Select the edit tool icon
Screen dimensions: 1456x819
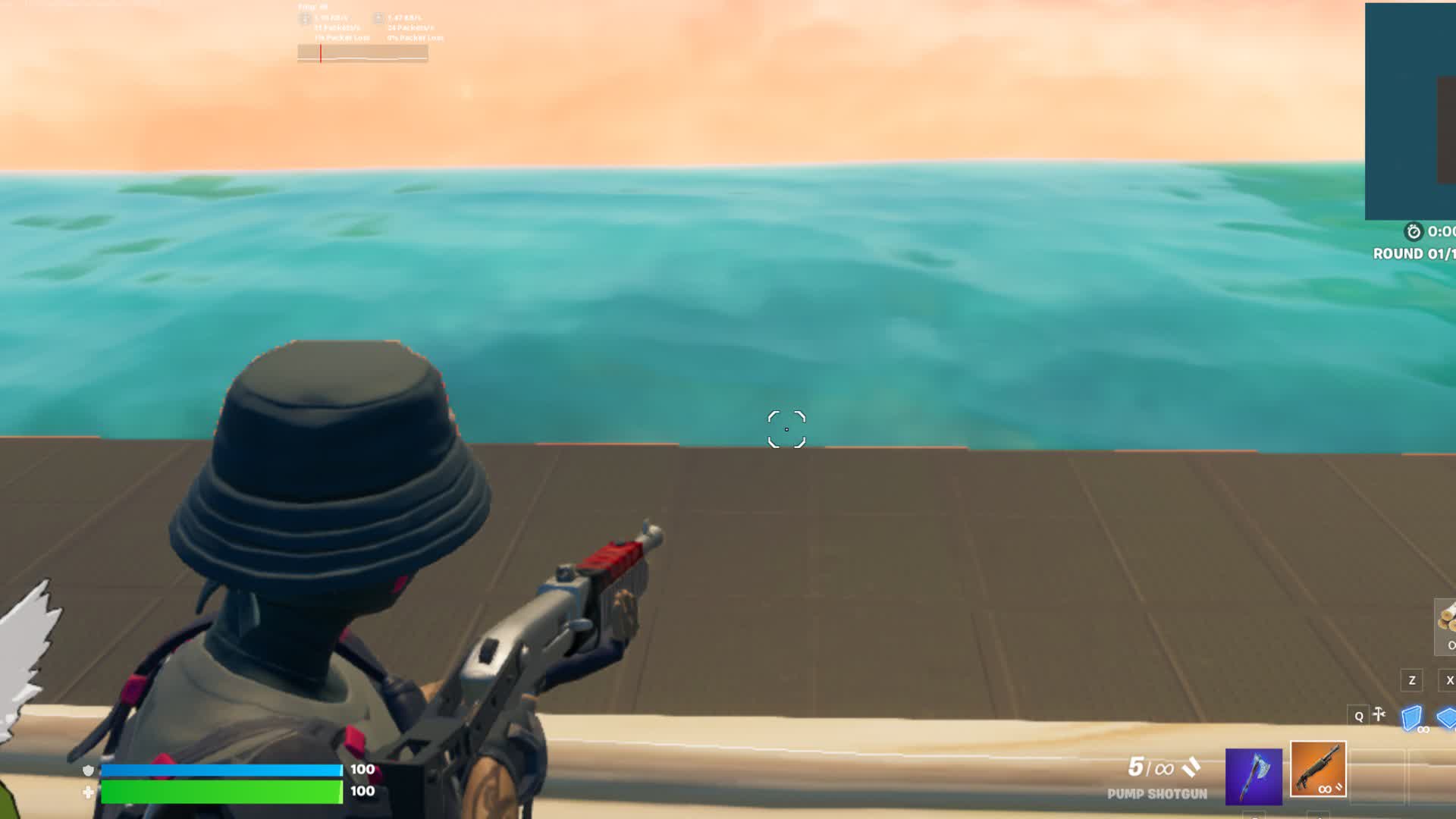(1379, 714)
